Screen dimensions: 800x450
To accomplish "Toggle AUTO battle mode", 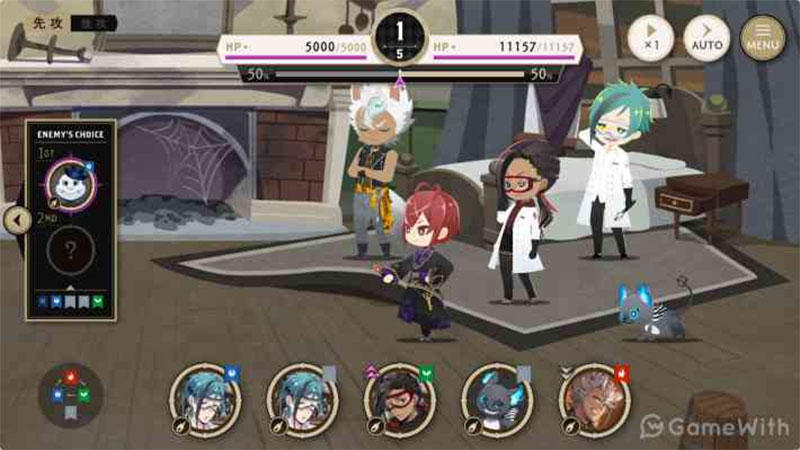I will coord(706,39).
